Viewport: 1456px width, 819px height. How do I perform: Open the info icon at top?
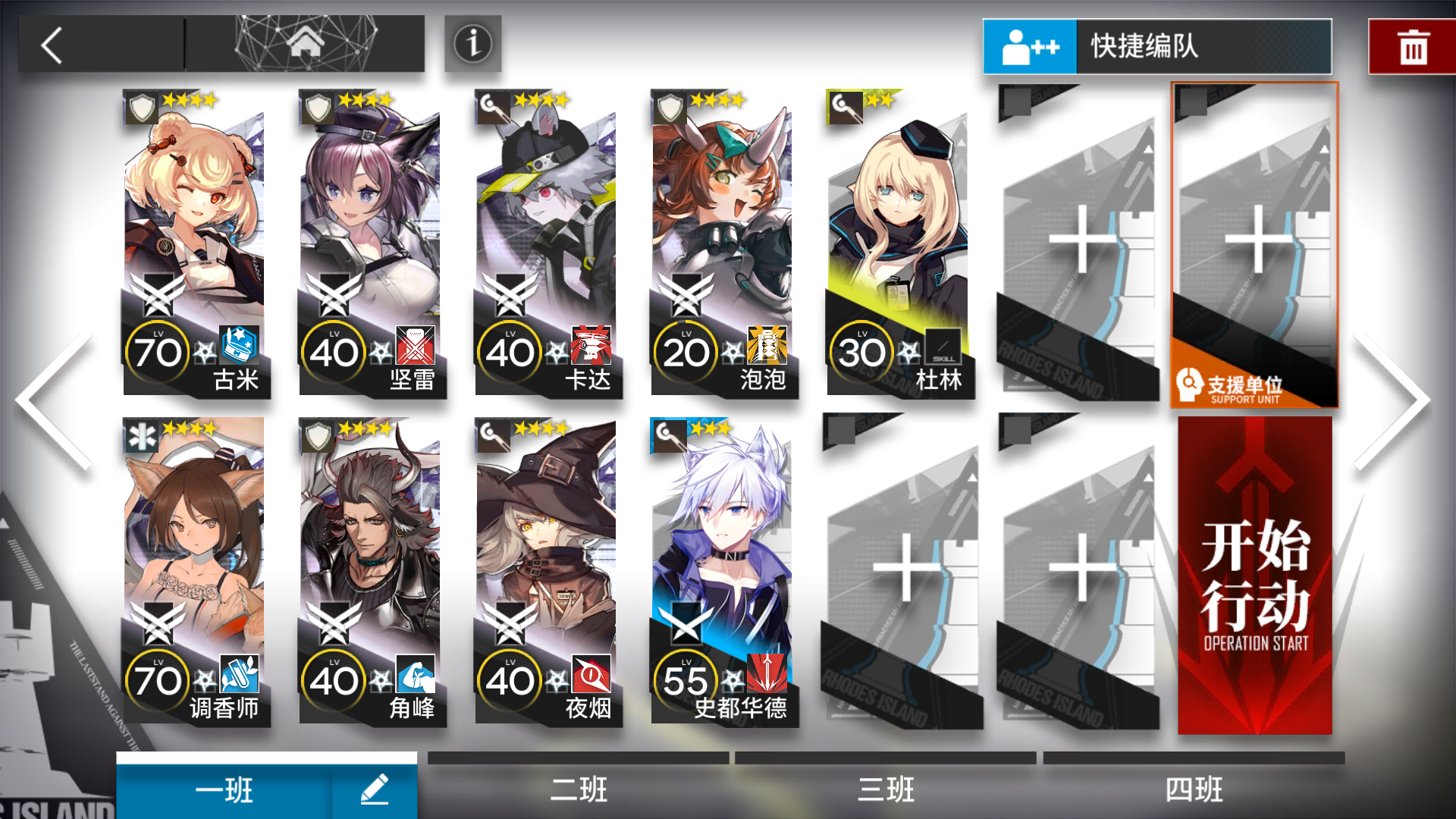click(472, 45)
